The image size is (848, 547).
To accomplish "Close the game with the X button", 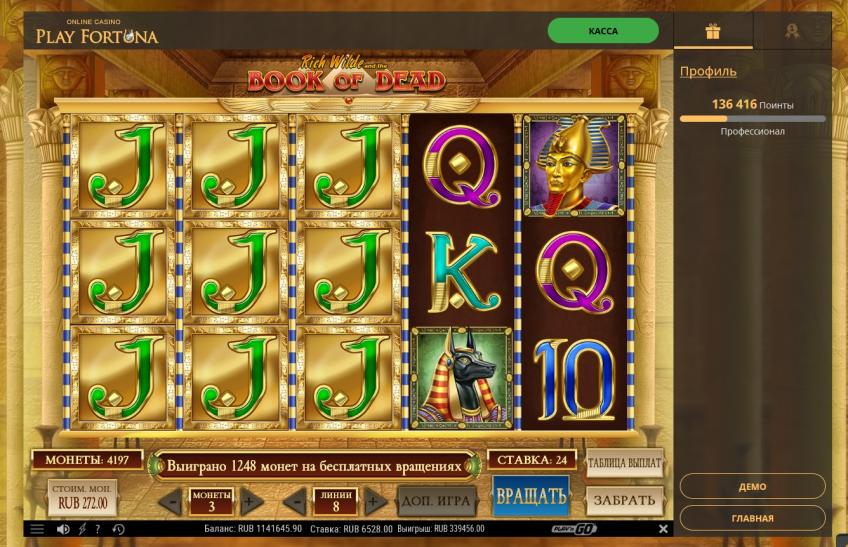I will point(662,528).
